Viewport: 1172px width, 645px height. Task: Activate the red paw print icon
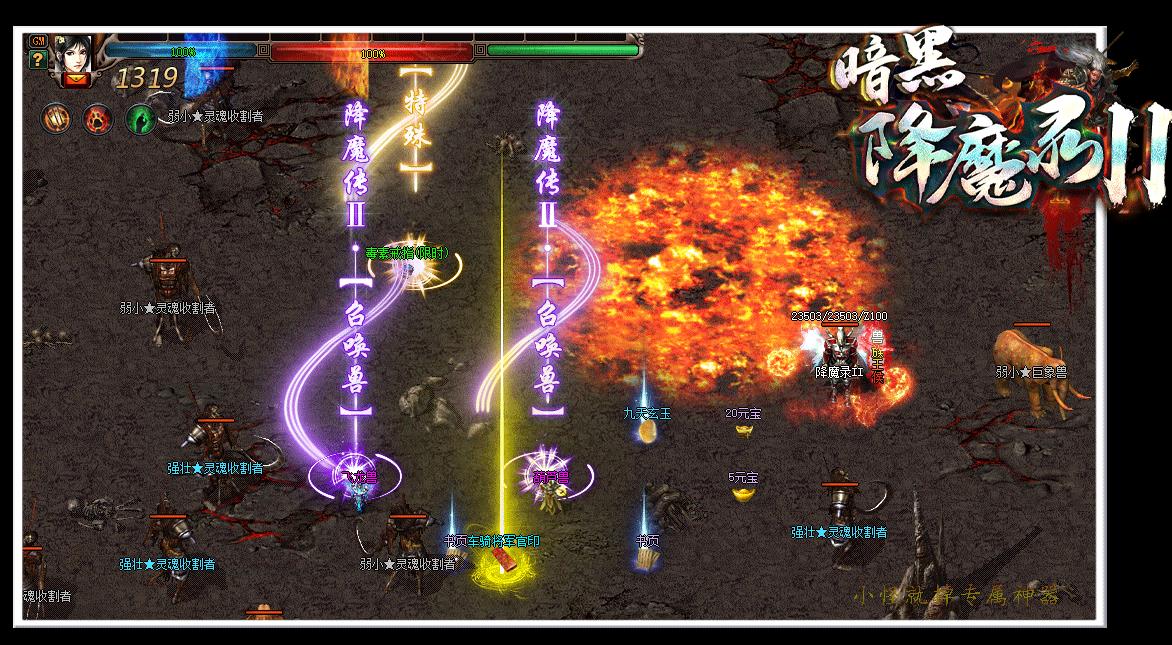coord(98,118)
